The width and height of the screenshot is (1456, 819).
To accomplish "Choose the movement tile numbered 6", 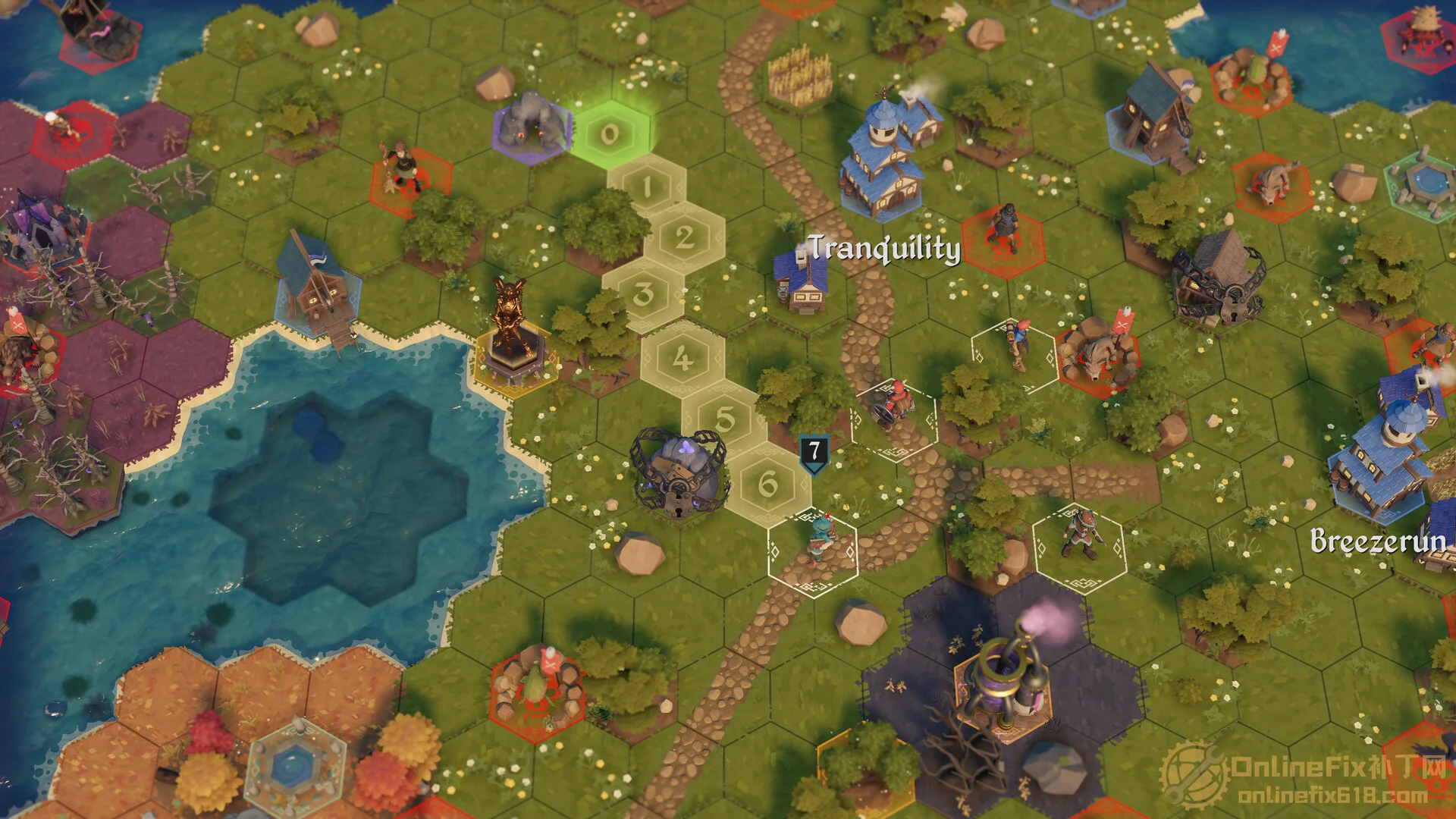I will pos(767,484).
